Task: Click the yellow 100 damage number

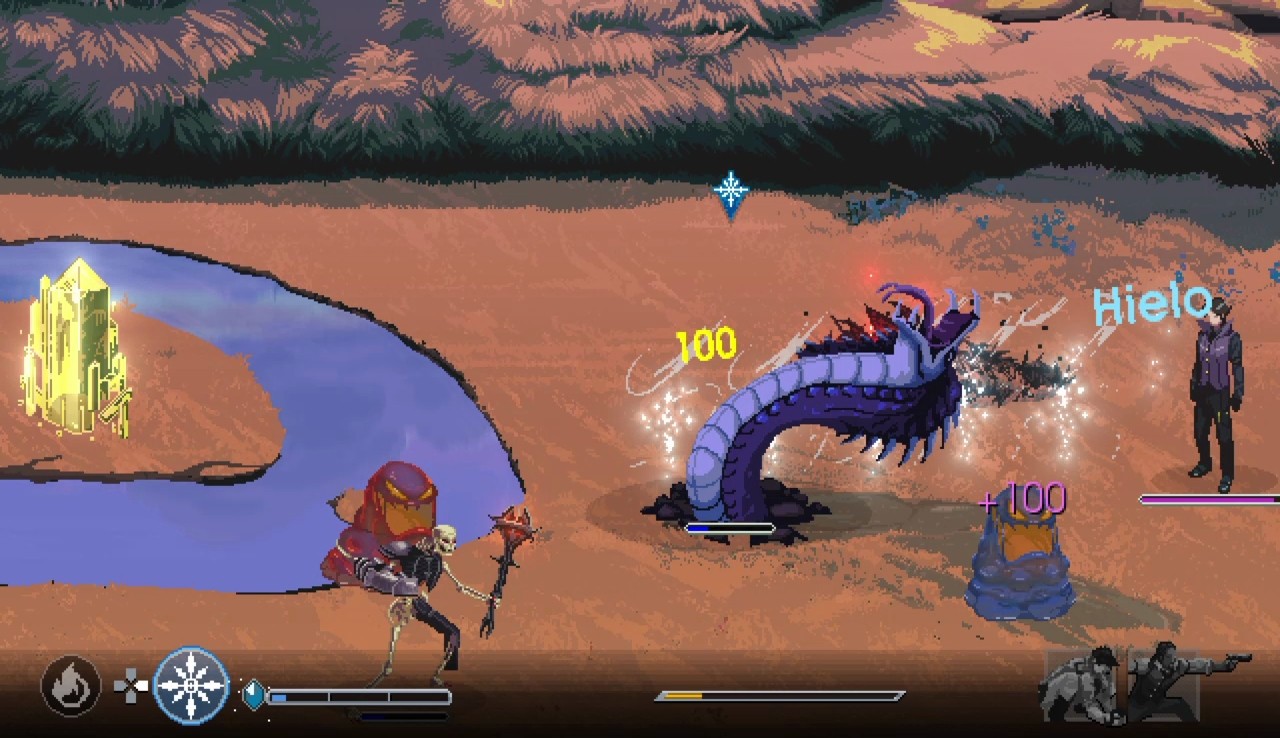Action: point(708,345)
